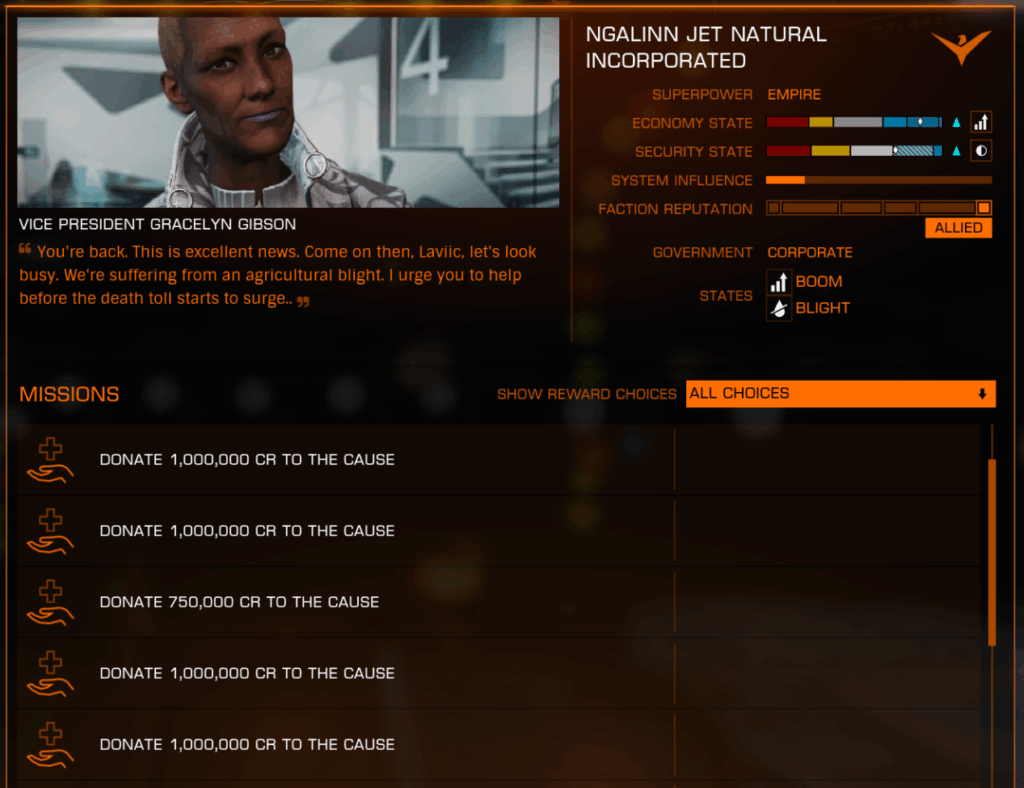
Task: Click the missions list scrollbar
Action: (992, 551)
